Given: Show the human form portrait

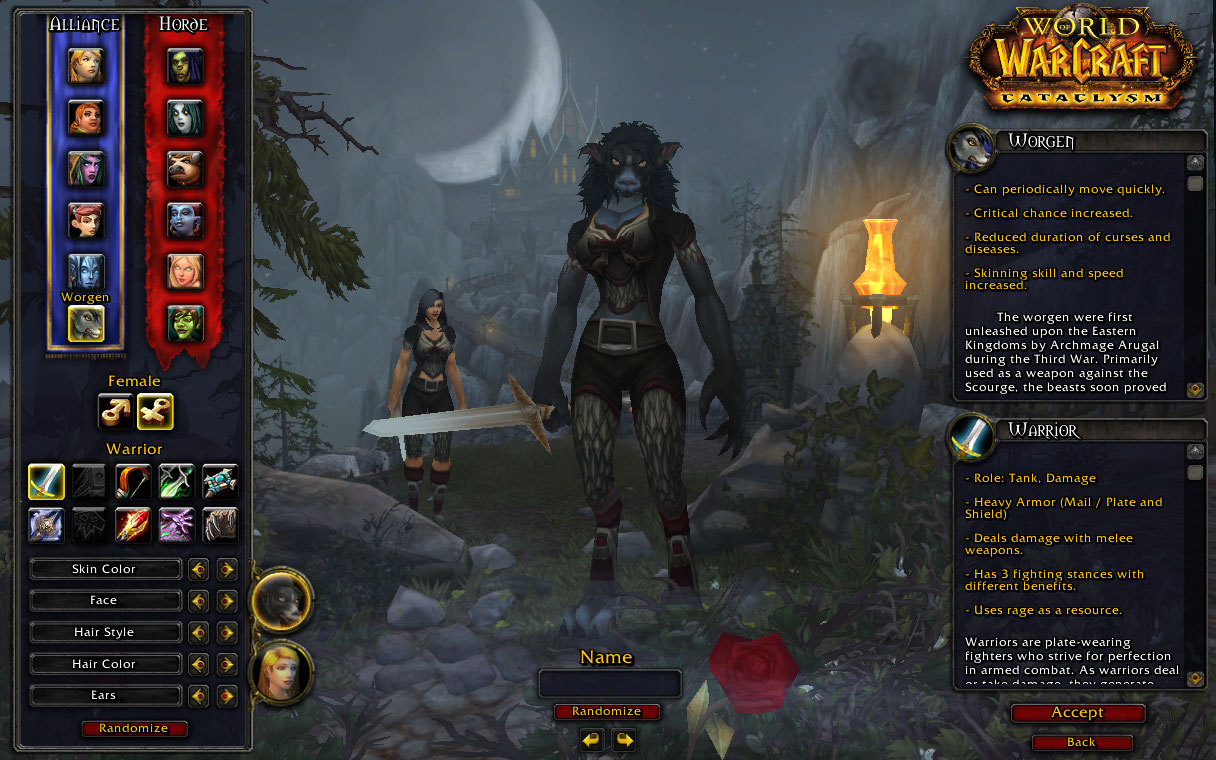Looking at the screenshot, I should [281, 672].
